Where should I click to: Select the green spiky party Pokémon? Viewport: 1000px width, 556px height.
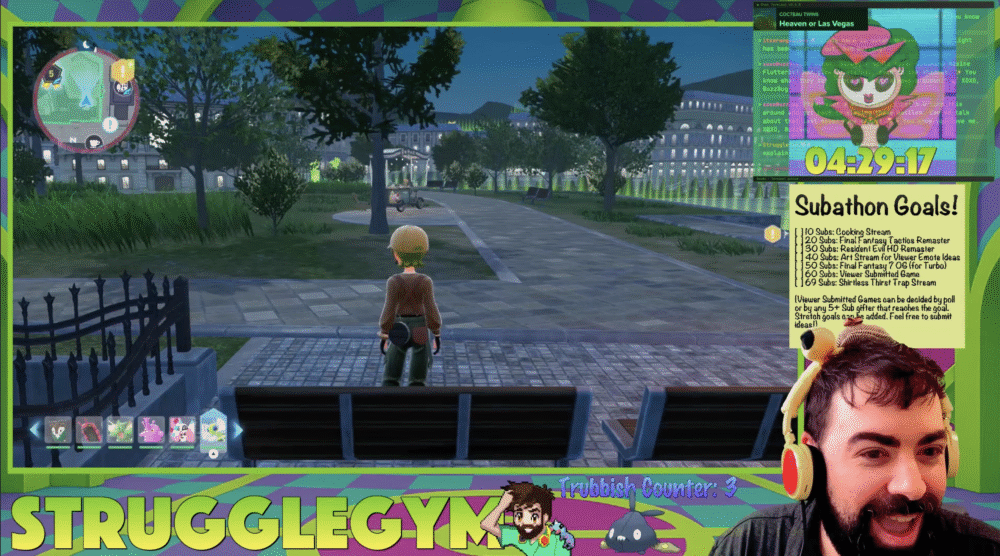120,430
